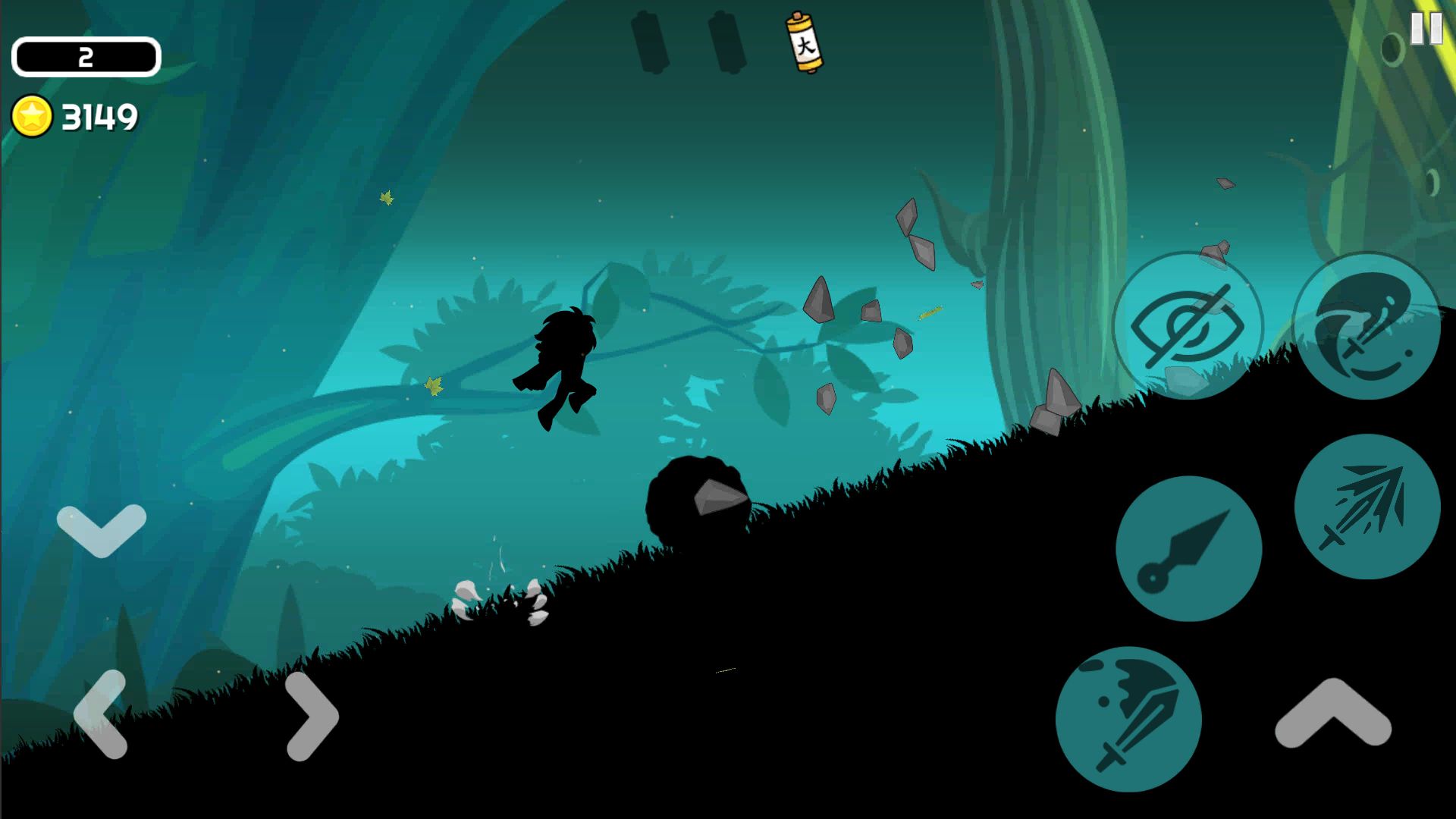The height and width of the screenshot is (819, 1456).
Task: Use the swirling sword slash skill
Action: [x=1366, y=326]
